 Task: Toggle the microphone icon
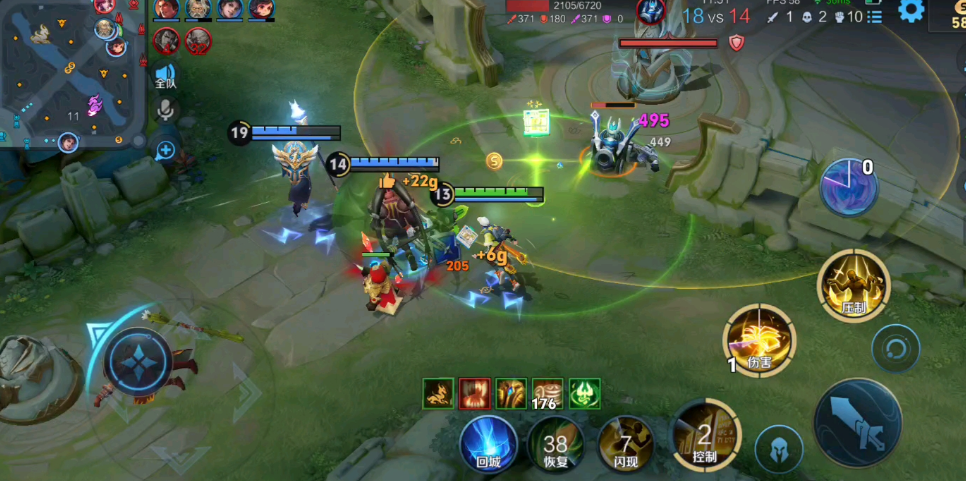tap(166, 111)
